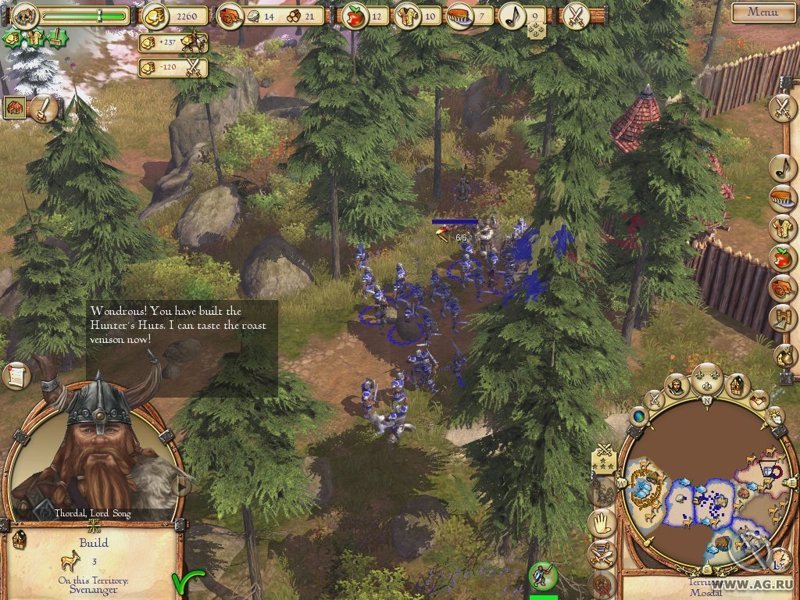
Task: Click the three-star rank badge near minimap
Action: click(603, 459)
